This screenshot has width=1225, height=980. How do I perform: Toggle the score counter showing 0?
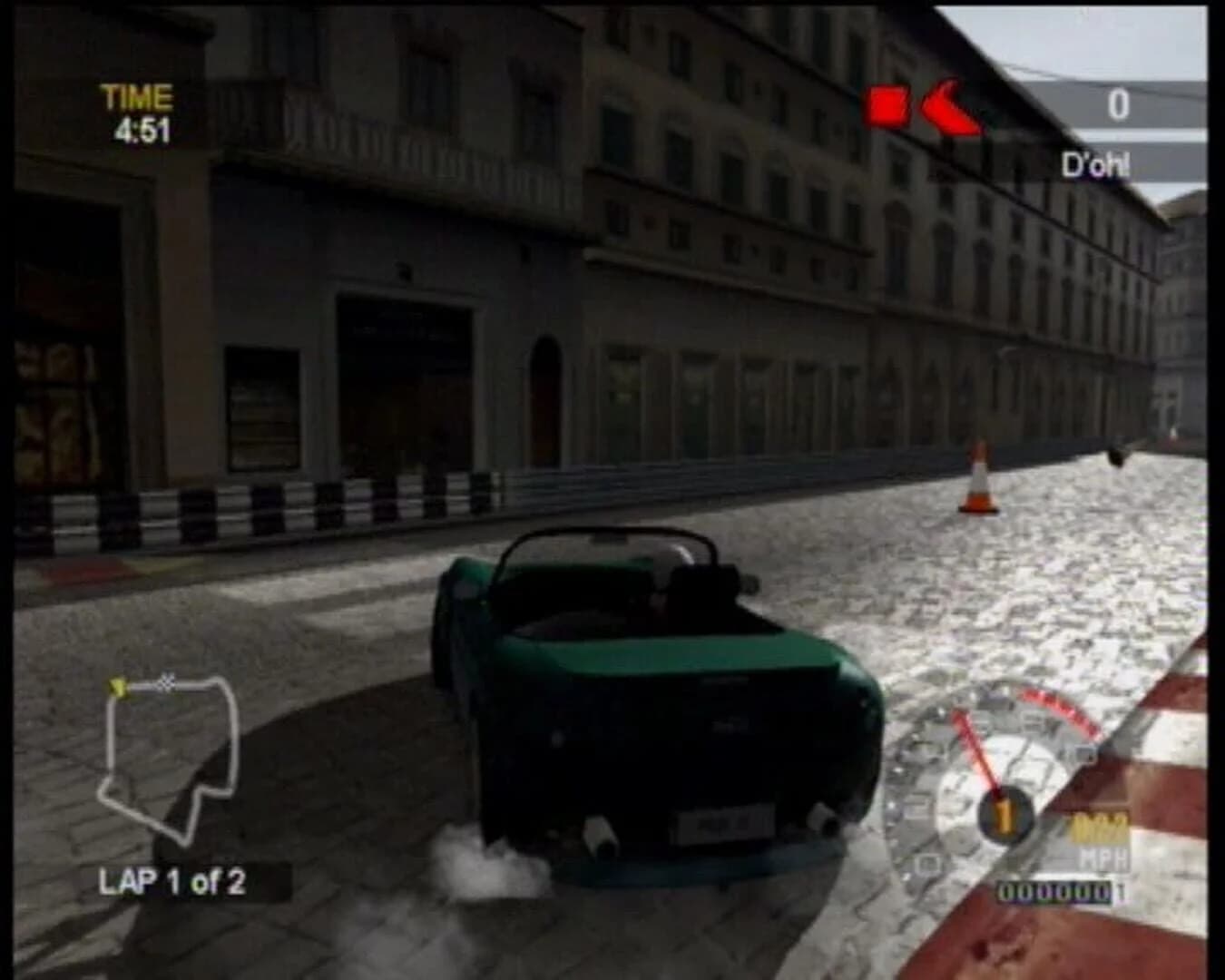tap(1119, 104)
